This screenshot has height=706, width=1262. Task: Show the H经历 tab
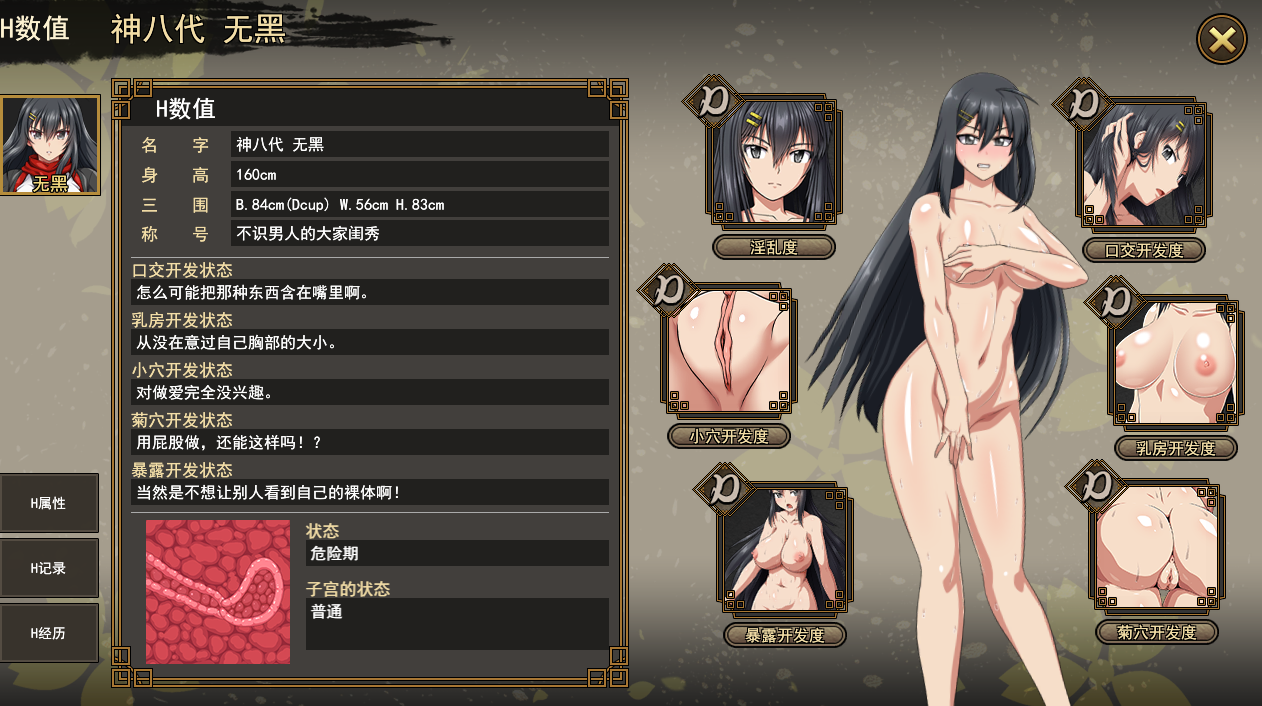(49, 633)
